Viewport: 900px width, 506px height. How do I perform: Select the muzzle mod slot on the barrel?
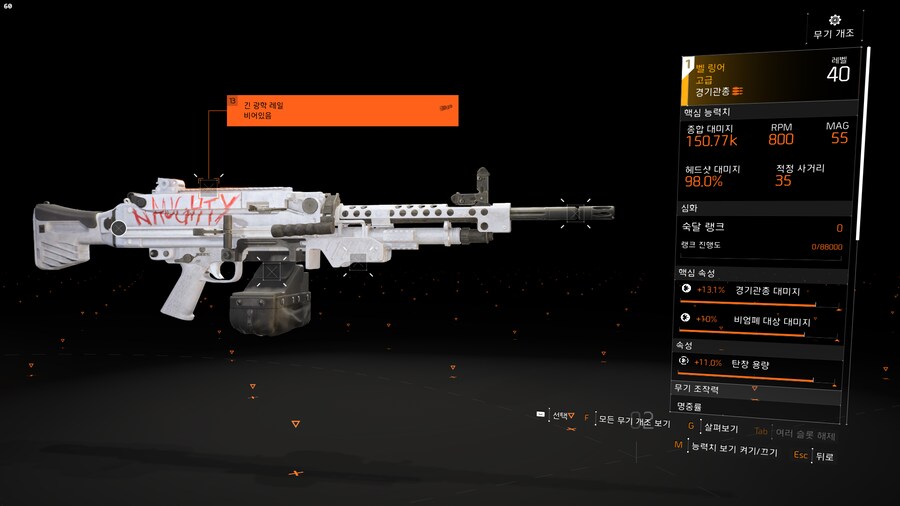[x=575, y=213]
